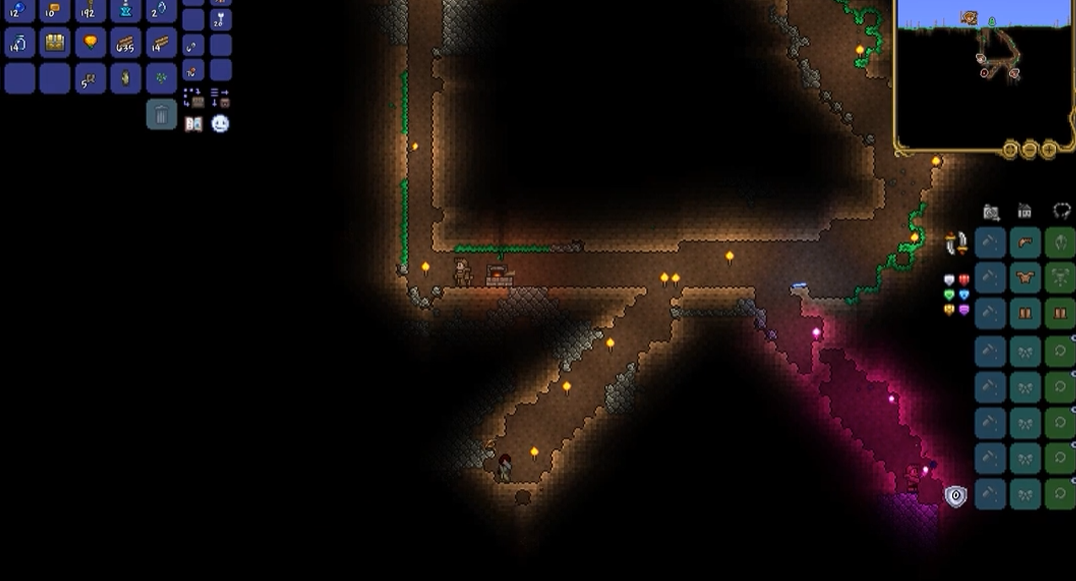Open the housing menu icon
Viewport: 1076px width, 581px height.
(x=1025, y=212)
